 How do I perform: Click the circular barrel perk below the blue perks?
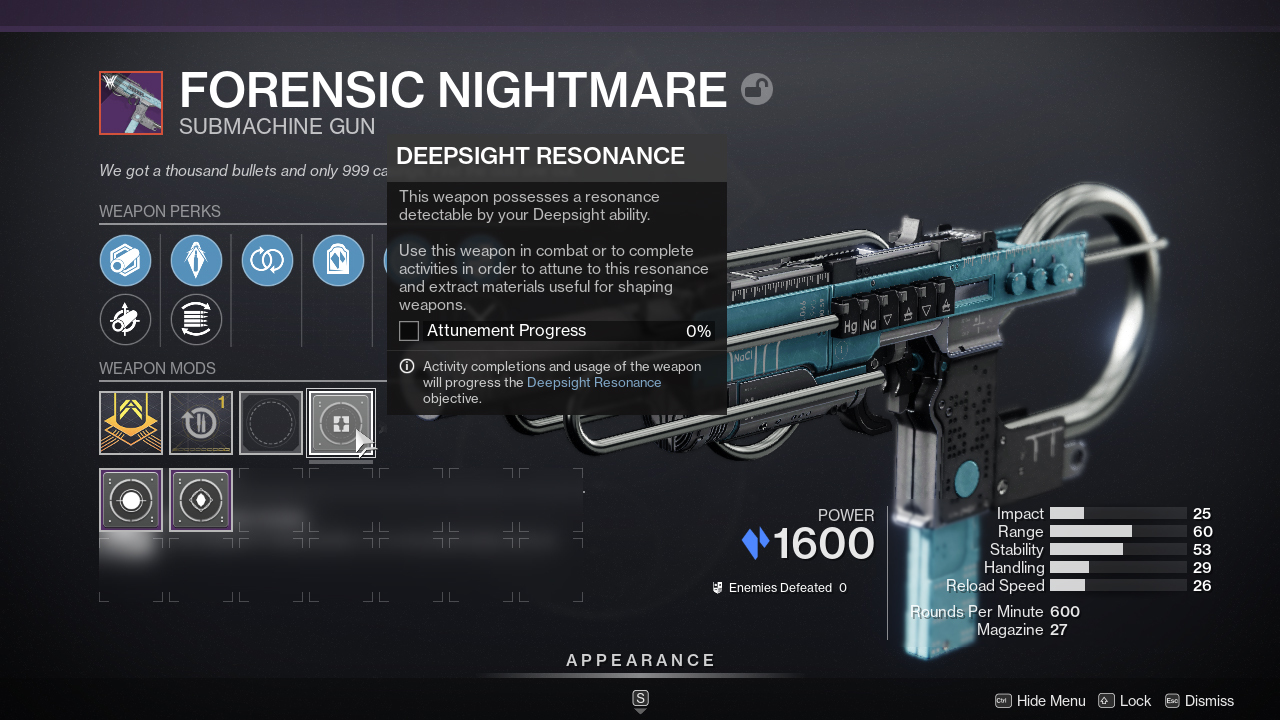pos(126,320)
